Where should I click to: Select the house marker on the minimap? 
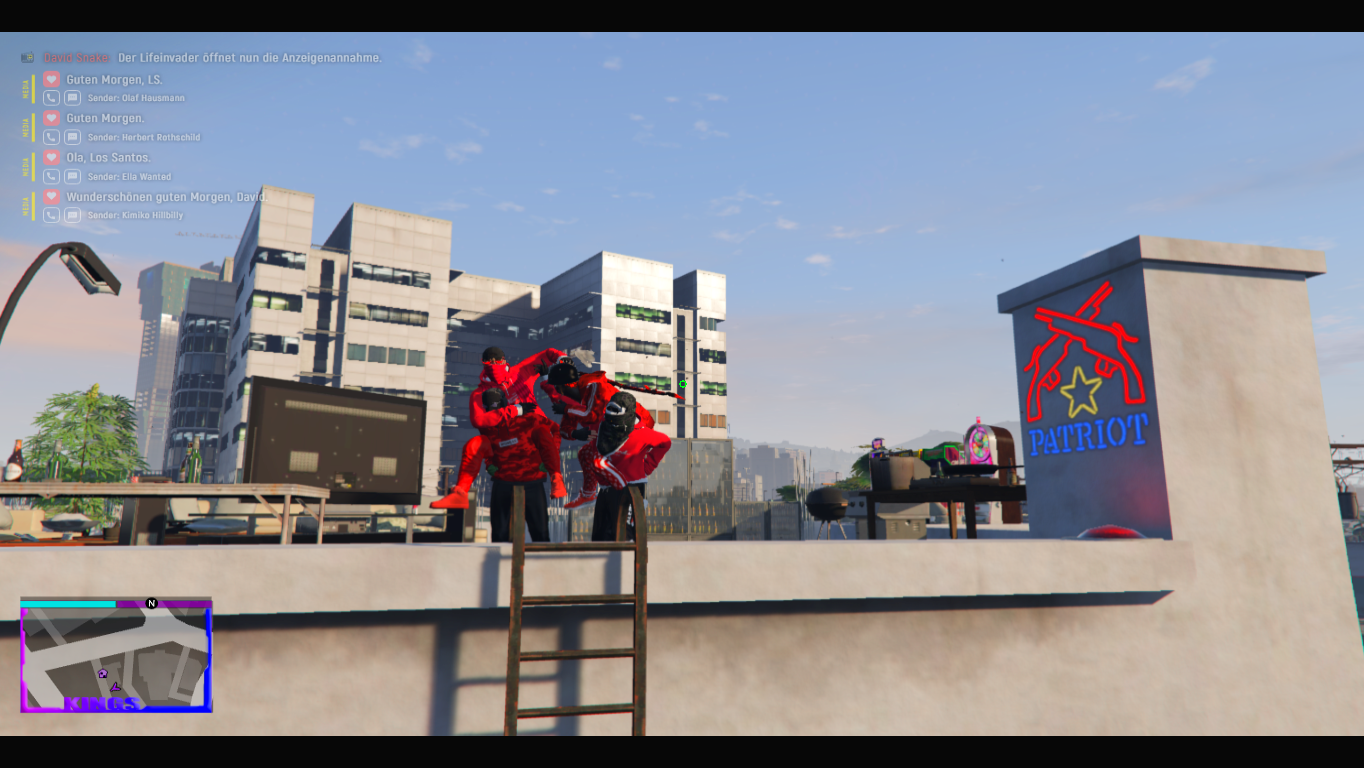[x=102, y=673]
